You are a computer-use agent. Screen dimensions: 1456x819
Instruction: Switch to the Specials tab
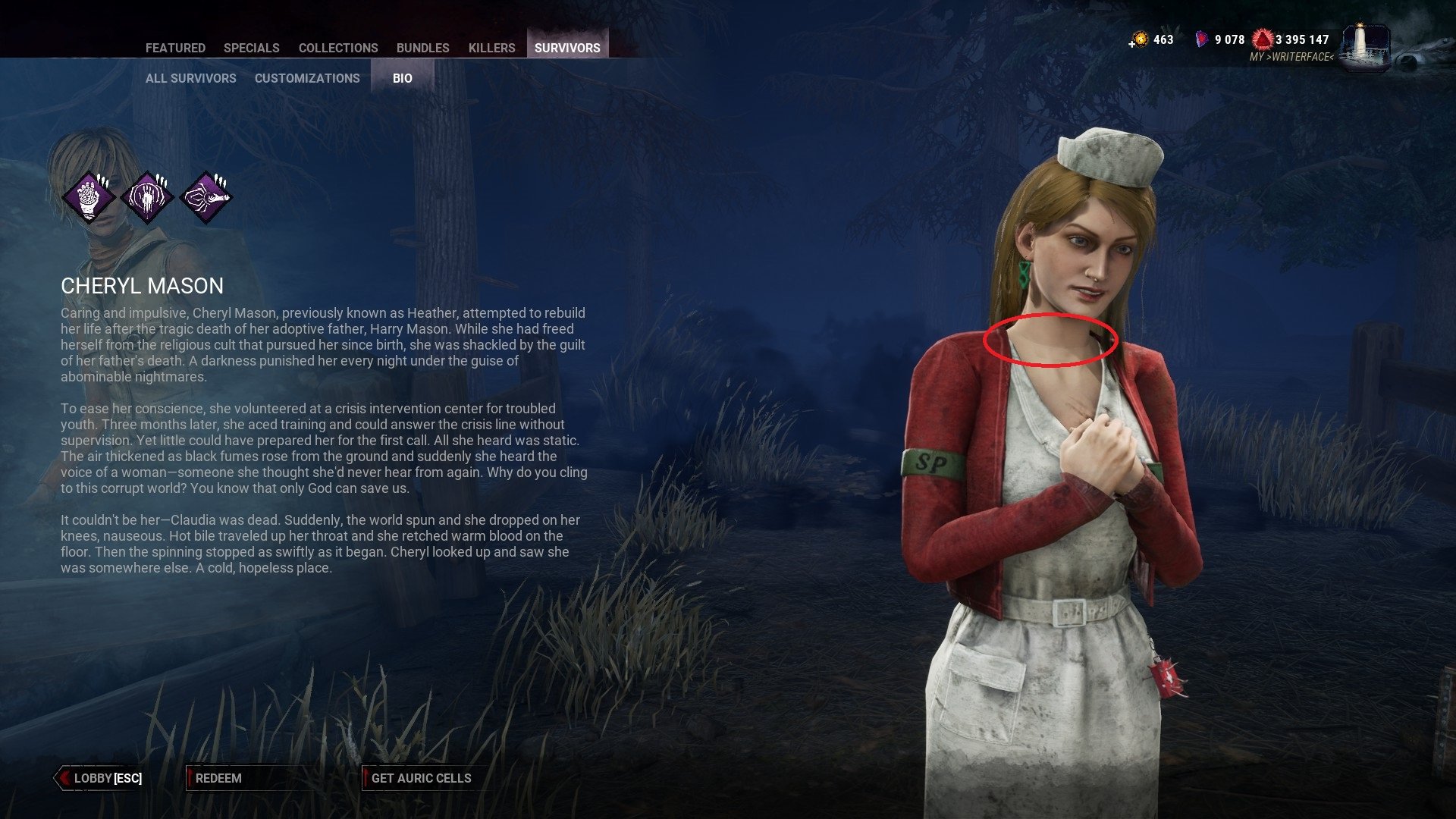tap(252, 48)
